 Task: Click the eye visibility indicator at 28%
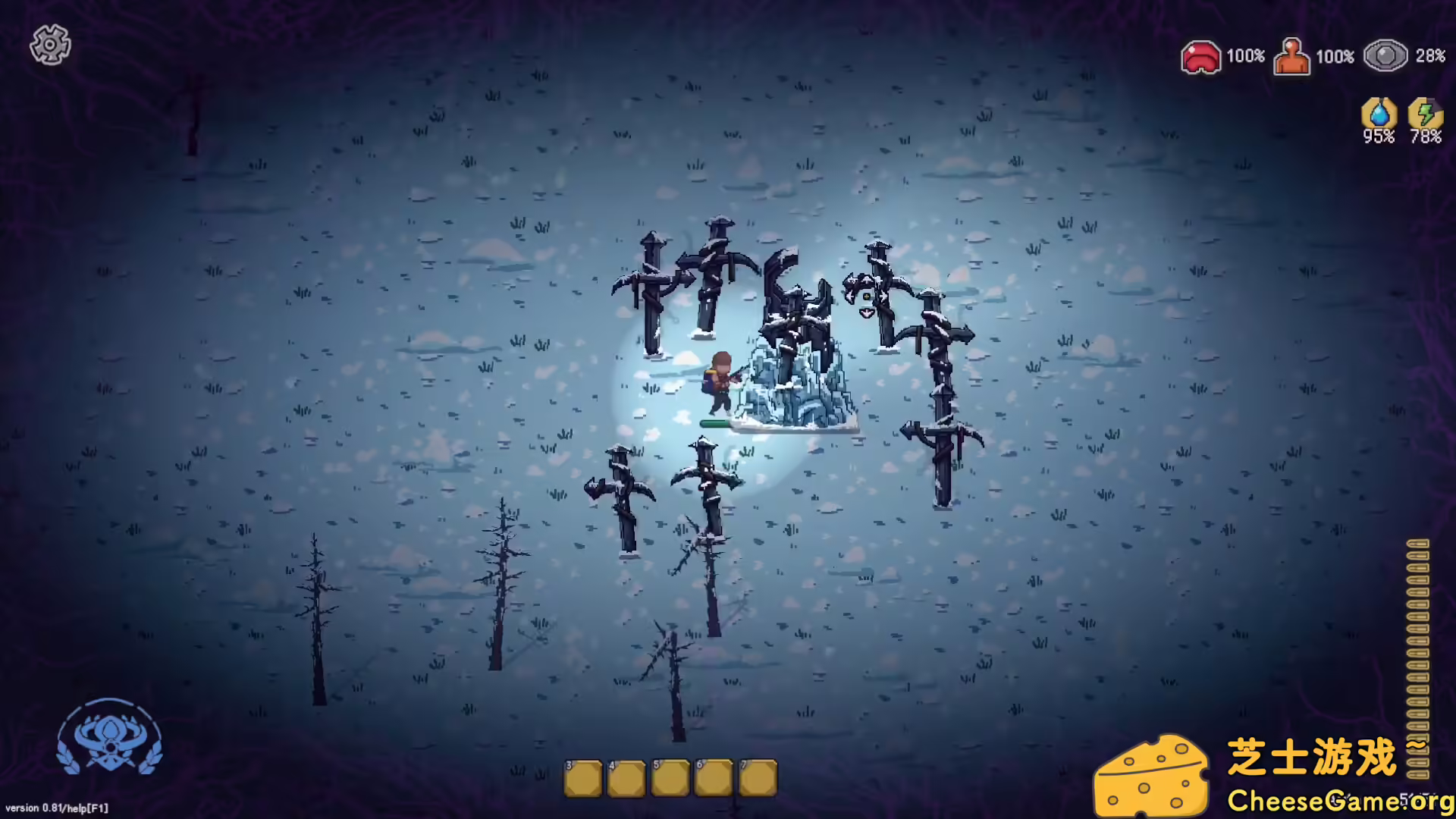(x=1386, y=54)
